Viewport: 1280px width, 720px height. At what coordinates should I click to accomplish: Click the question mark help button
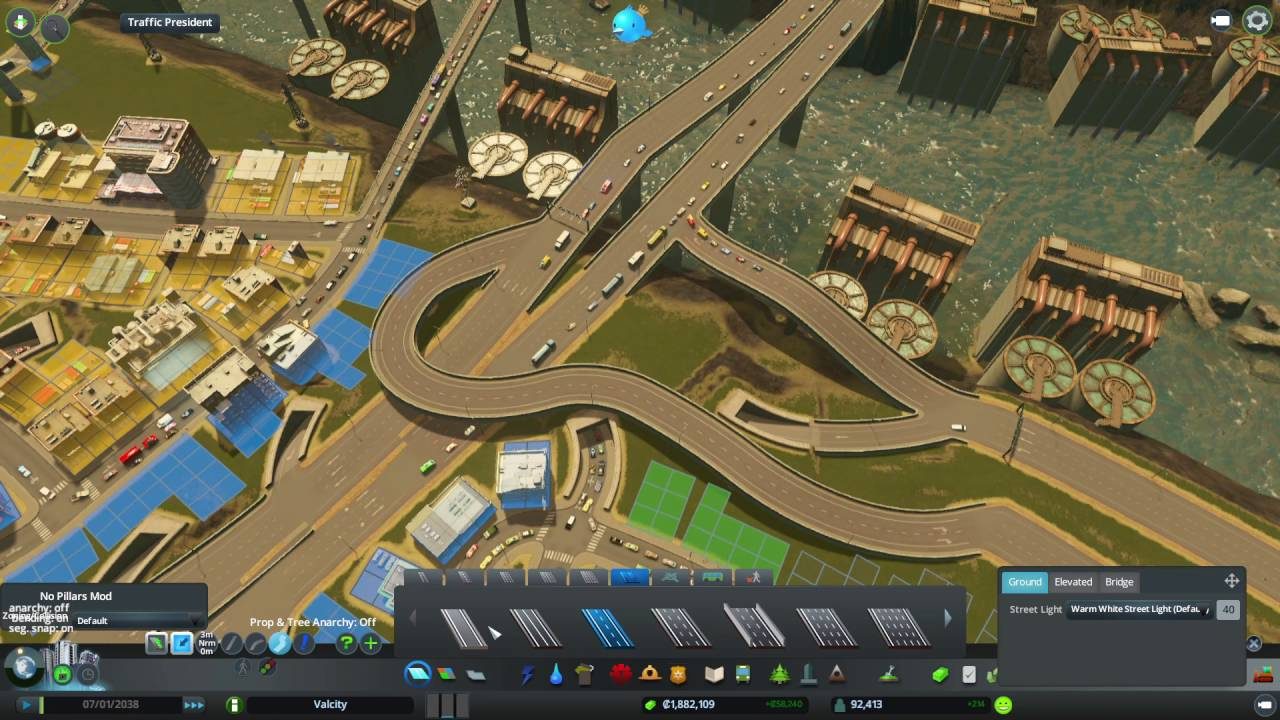coord(346,643)
